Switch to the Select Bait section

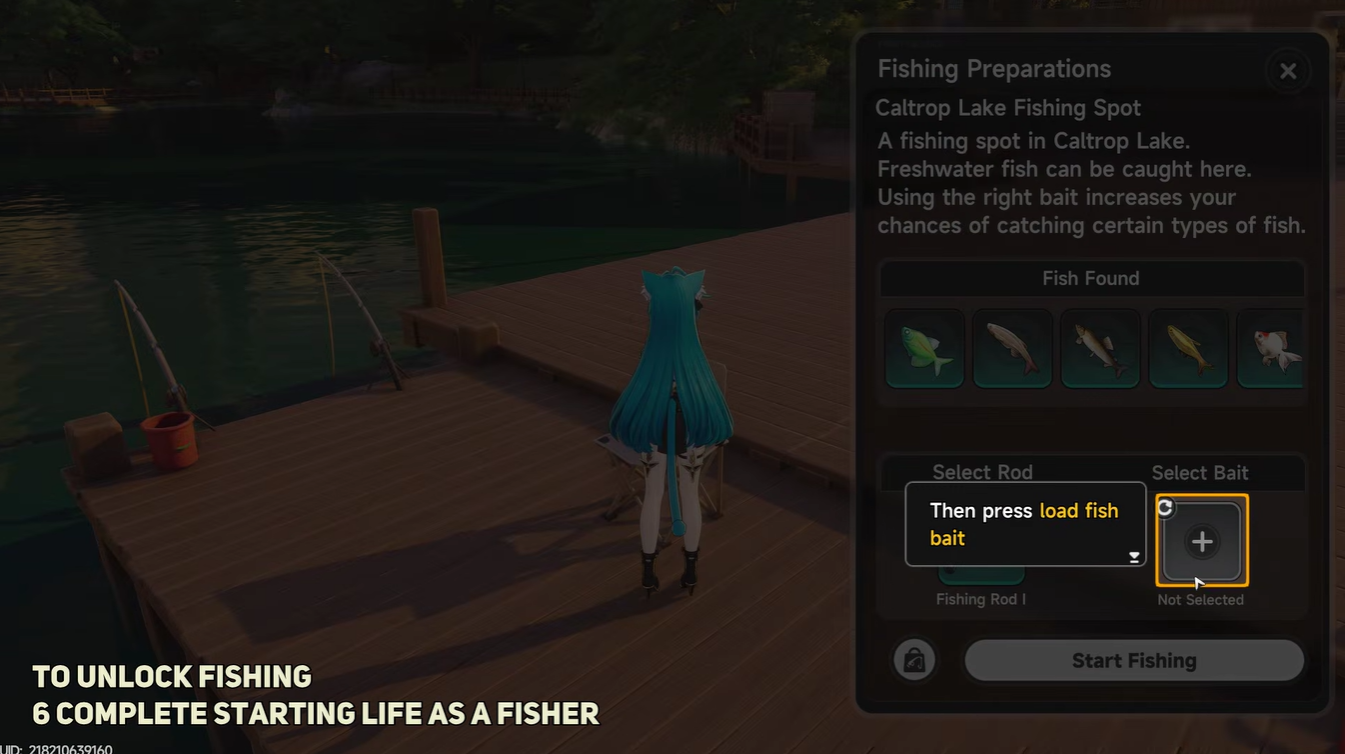[x=1200, y=472]
